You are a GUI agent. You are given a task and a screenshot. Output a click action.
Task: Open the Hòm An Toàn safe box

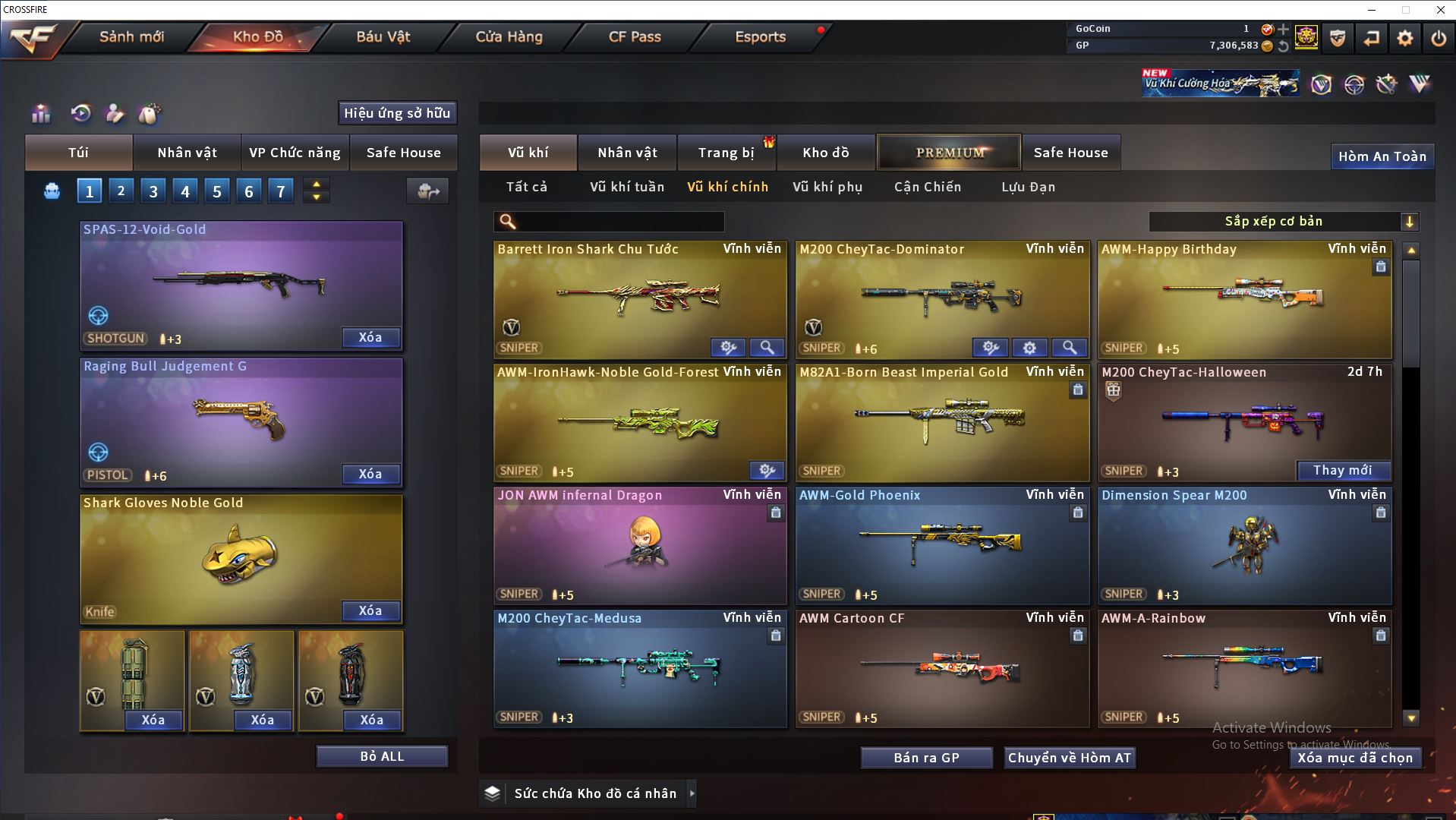1382,156
